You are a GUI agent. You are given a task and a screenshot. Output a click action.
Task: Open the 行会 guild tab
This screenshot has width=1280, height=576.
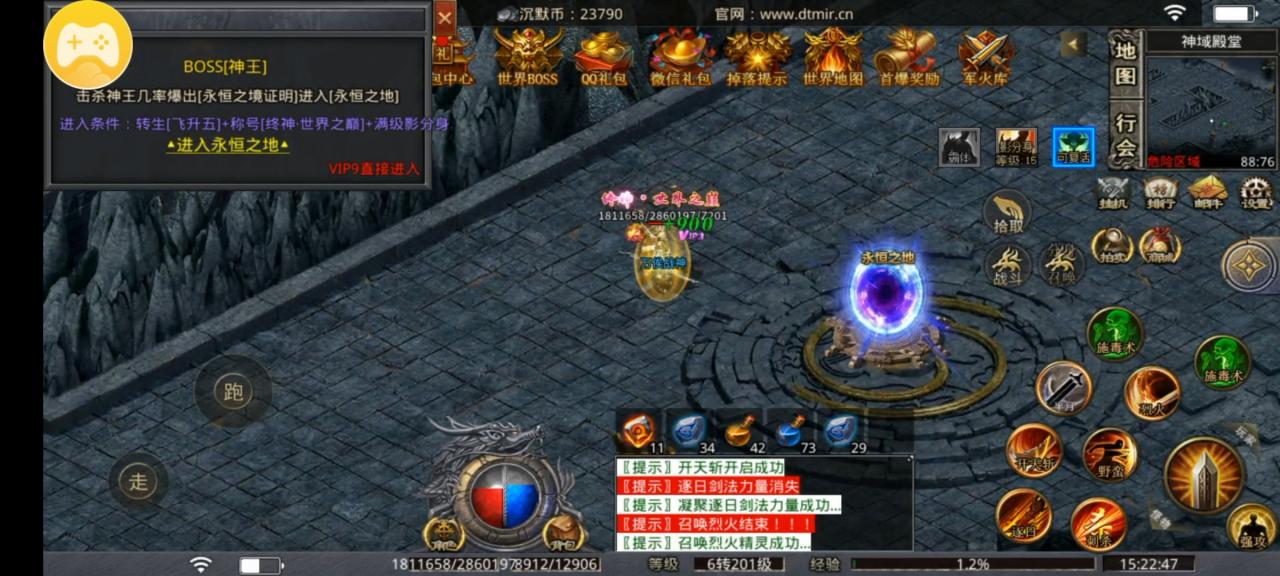point(1126,136)
